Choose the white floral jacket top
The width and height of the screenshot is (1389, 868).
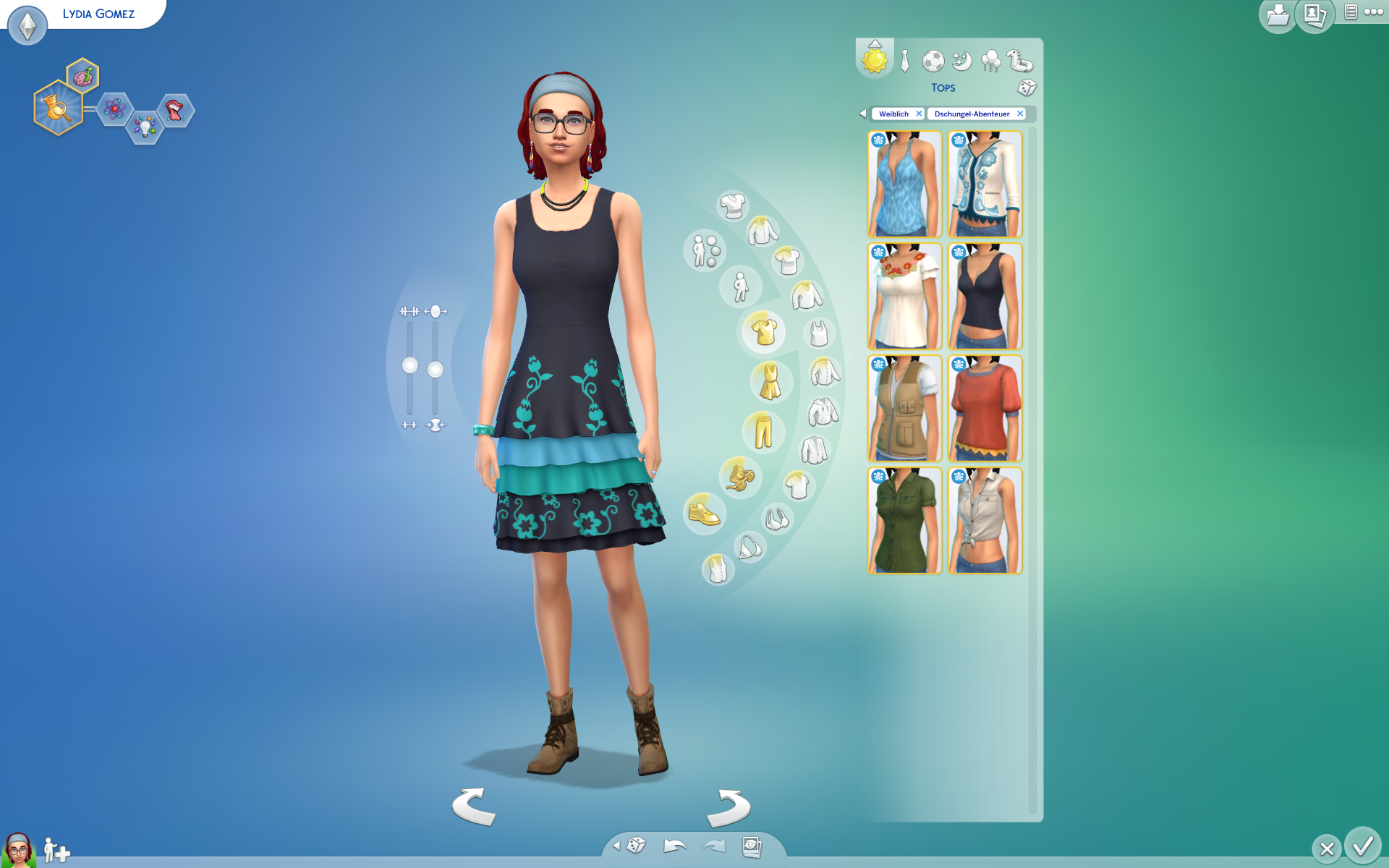[x=985, y=184]
